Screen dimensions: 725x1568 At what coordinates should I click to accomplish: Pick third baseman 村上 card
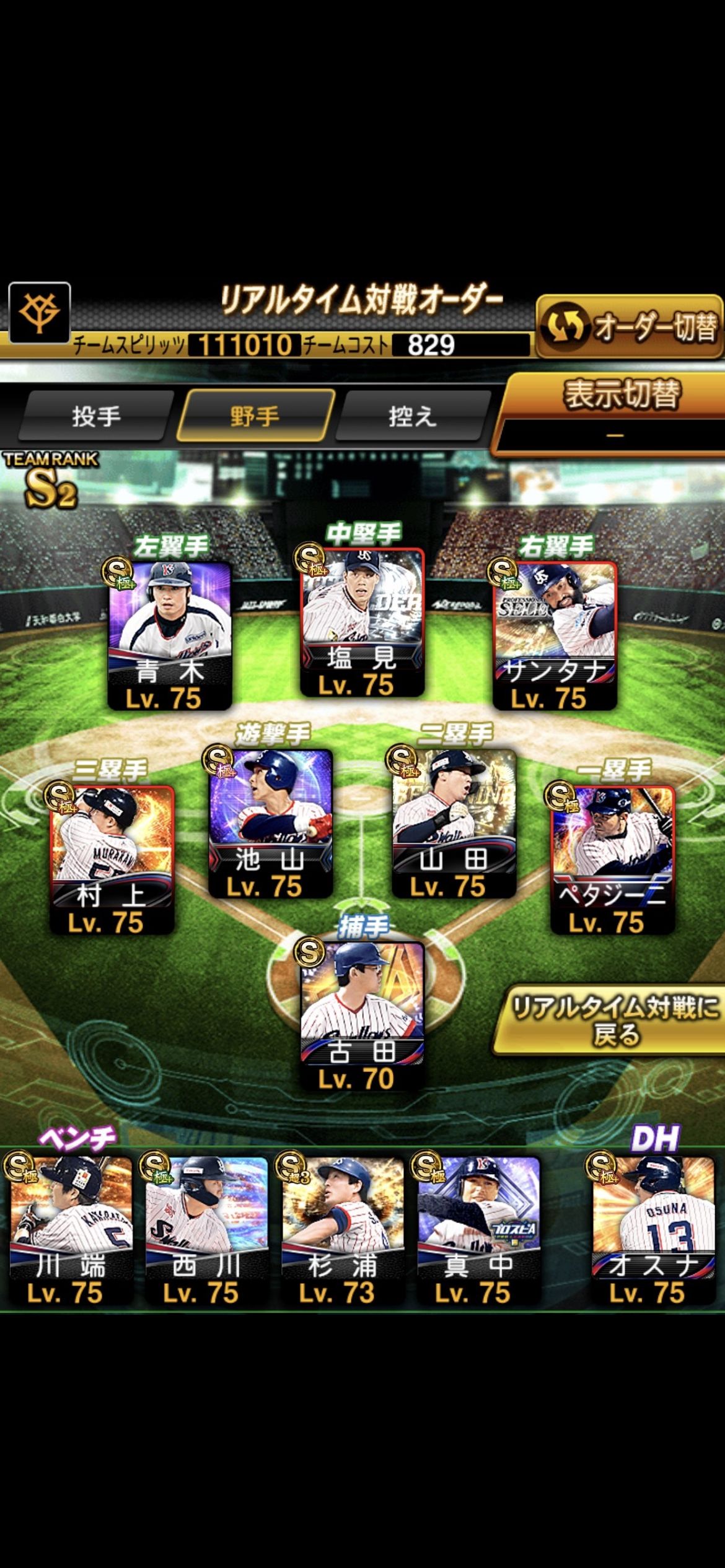coord(112,859)
